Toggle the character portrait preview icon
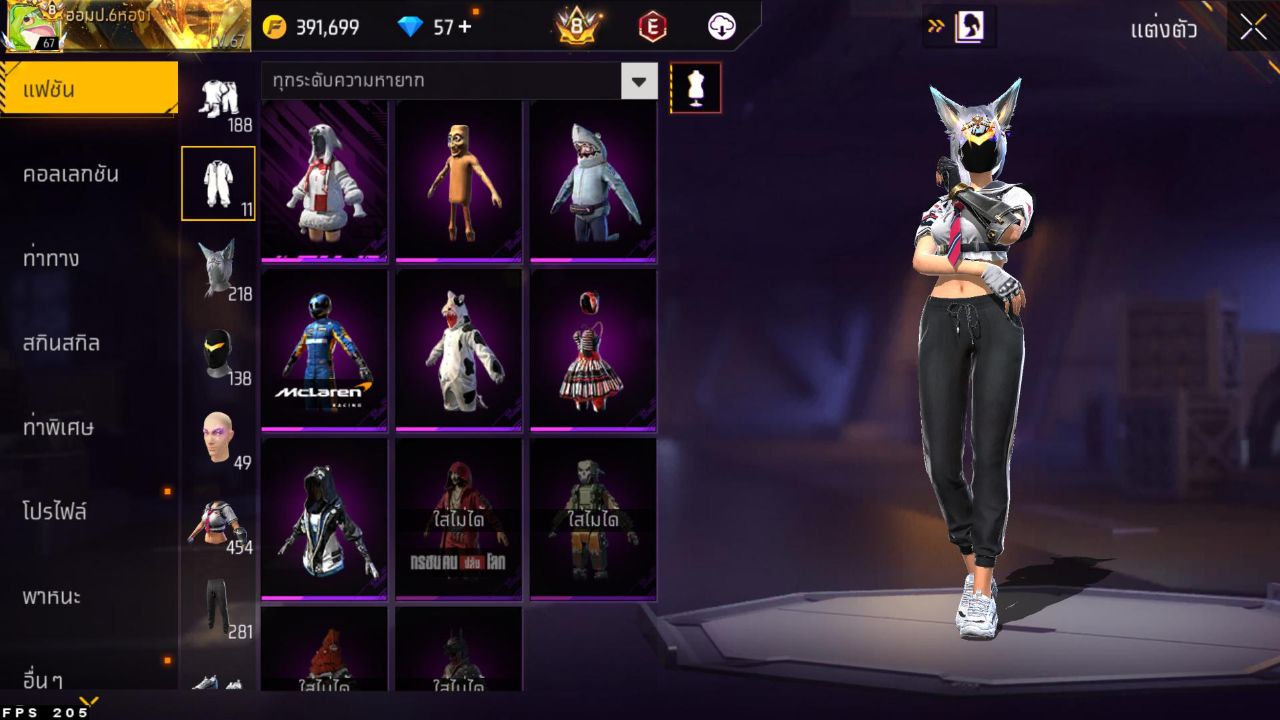Screen dimensions: 1280x720 [968, 27]
